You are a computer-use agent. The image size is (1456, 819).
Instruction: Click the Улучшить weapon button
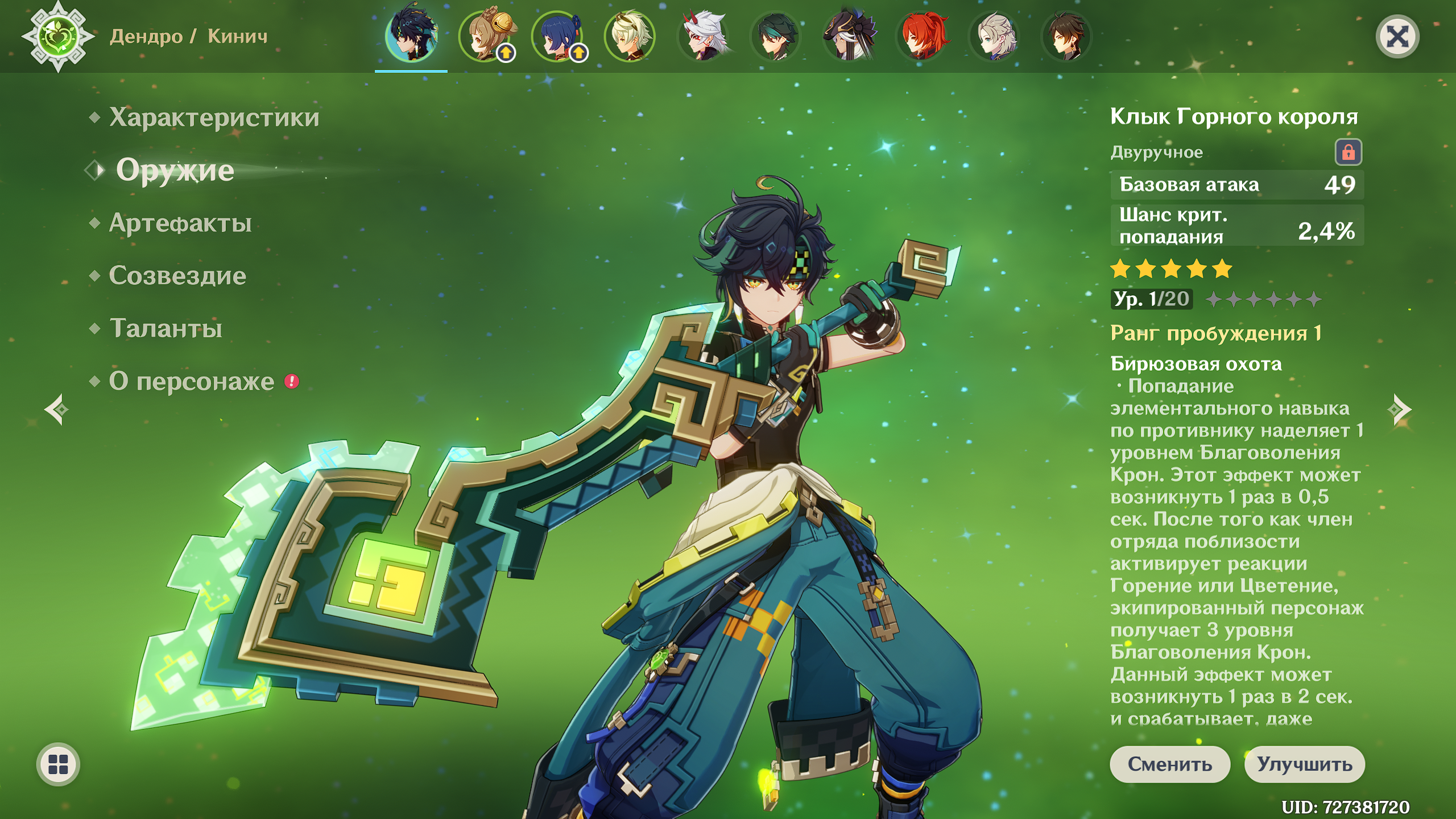[1304, 764]
